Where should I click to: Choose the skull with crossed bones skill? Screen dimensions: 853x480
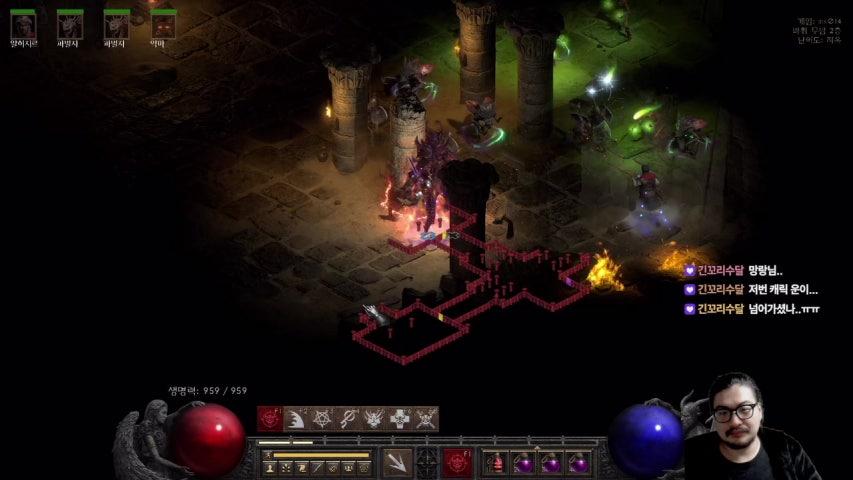(x=426, y=419)
